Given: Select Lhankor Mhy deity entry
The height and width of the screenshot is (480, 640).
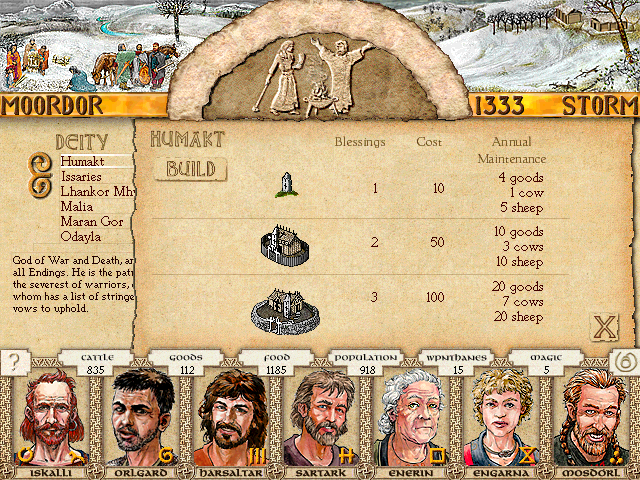Looking at the screenshot, I should click(96, 191).
